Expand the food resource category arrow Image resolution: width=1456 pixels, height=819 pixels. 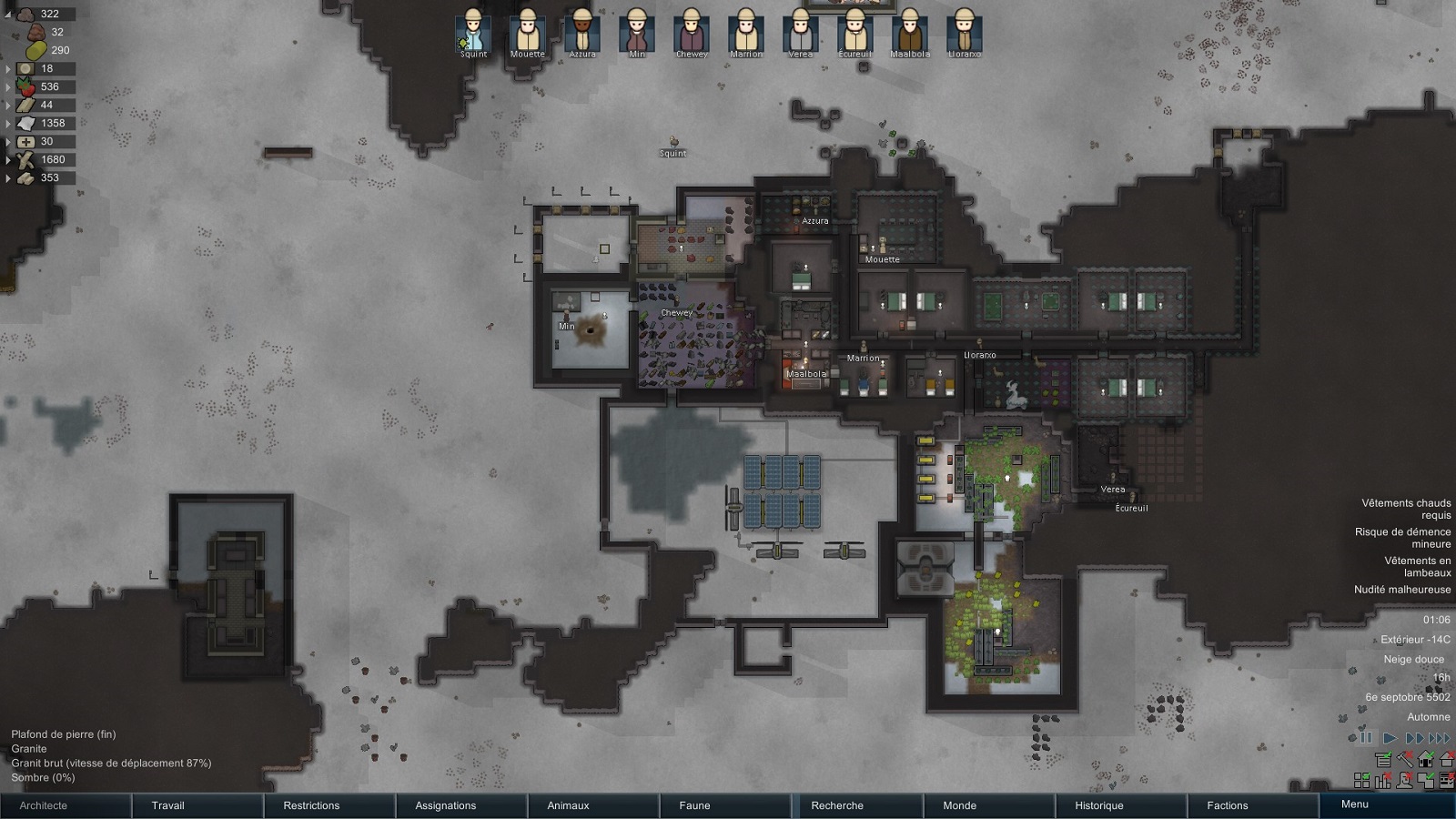click(x=8, y=87)
